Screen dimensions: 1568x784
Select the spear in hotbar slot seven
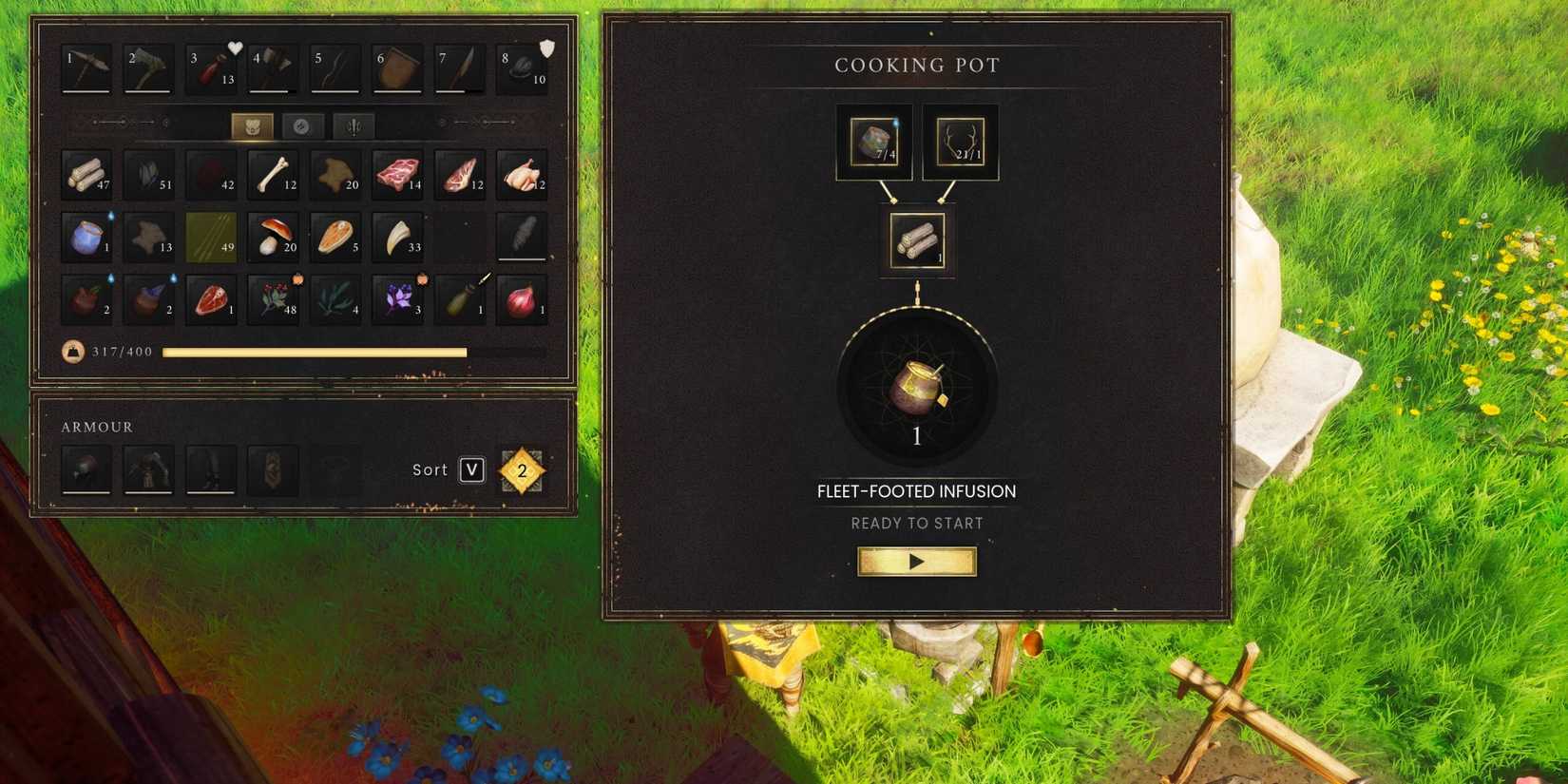point(460,68)
